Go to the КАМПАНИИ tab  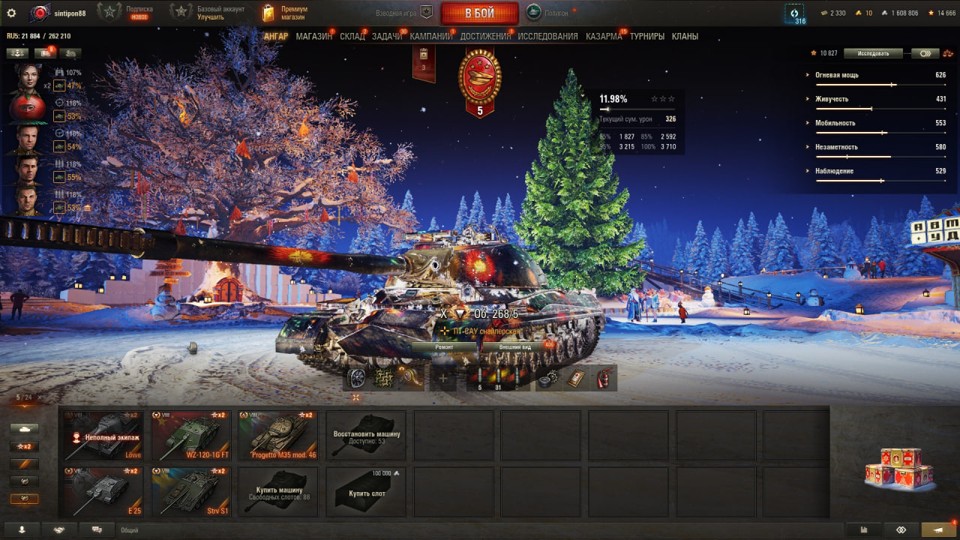pos(431,36)
